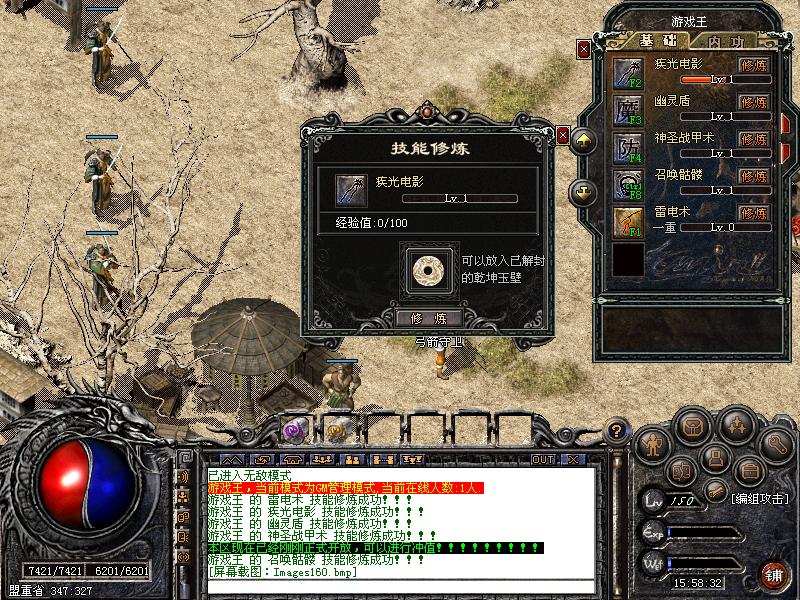Click the scroll-up arrow beside the skill list
Screen dimensions: 800x600
tap(584, 142)
